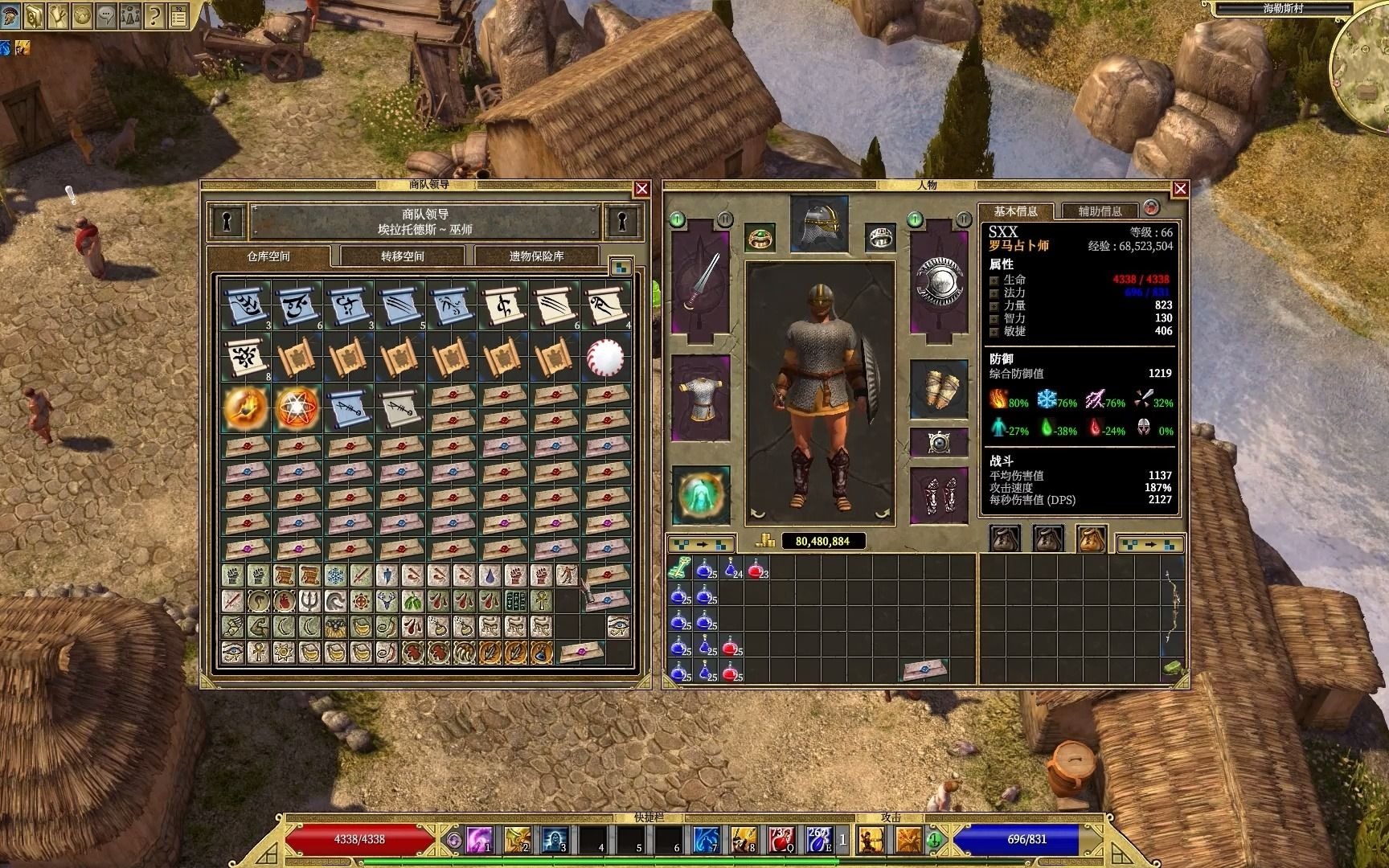The image size is (1389, 868).
Task: Select the glowing green artifact slot
Action: click(x=700, y=494)
